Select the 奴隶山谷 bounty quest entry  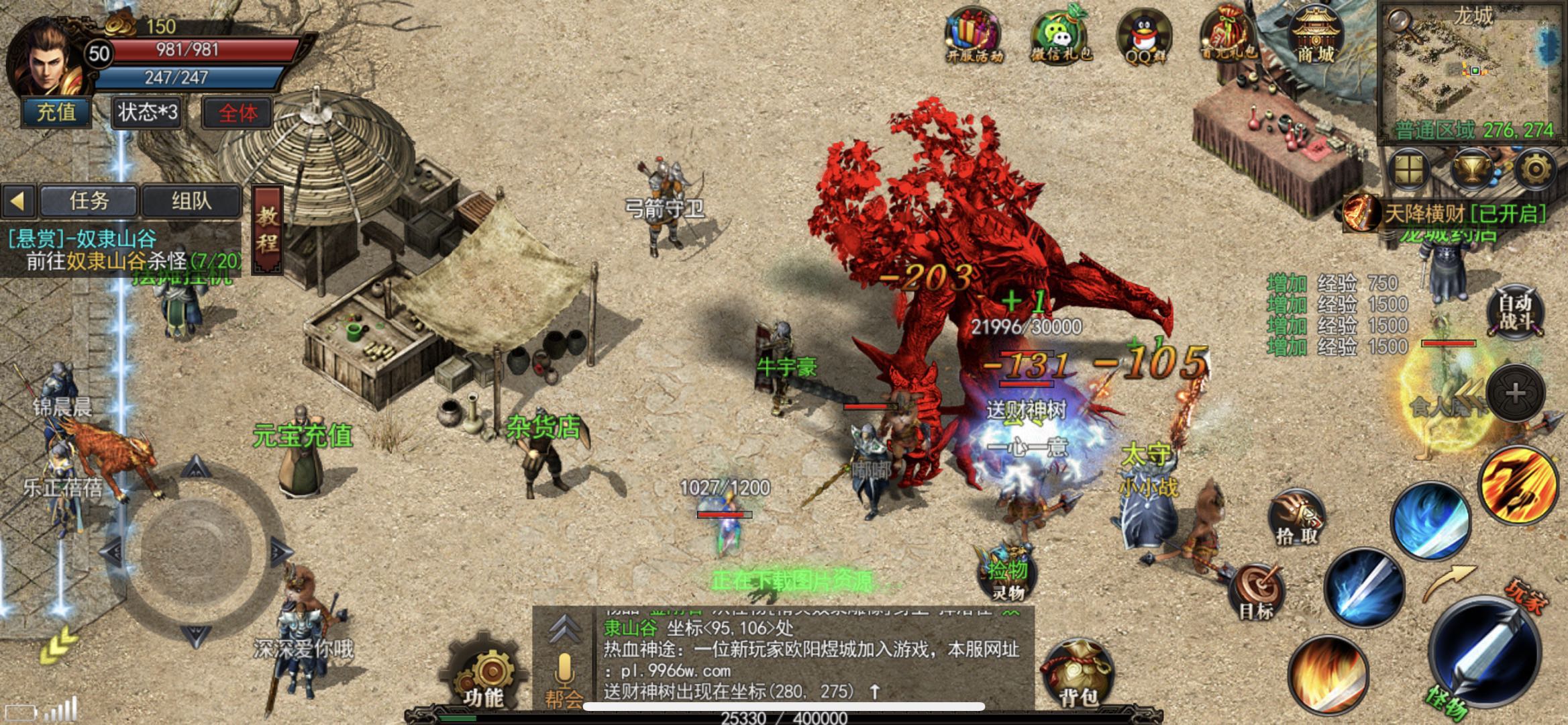[121, 250]
